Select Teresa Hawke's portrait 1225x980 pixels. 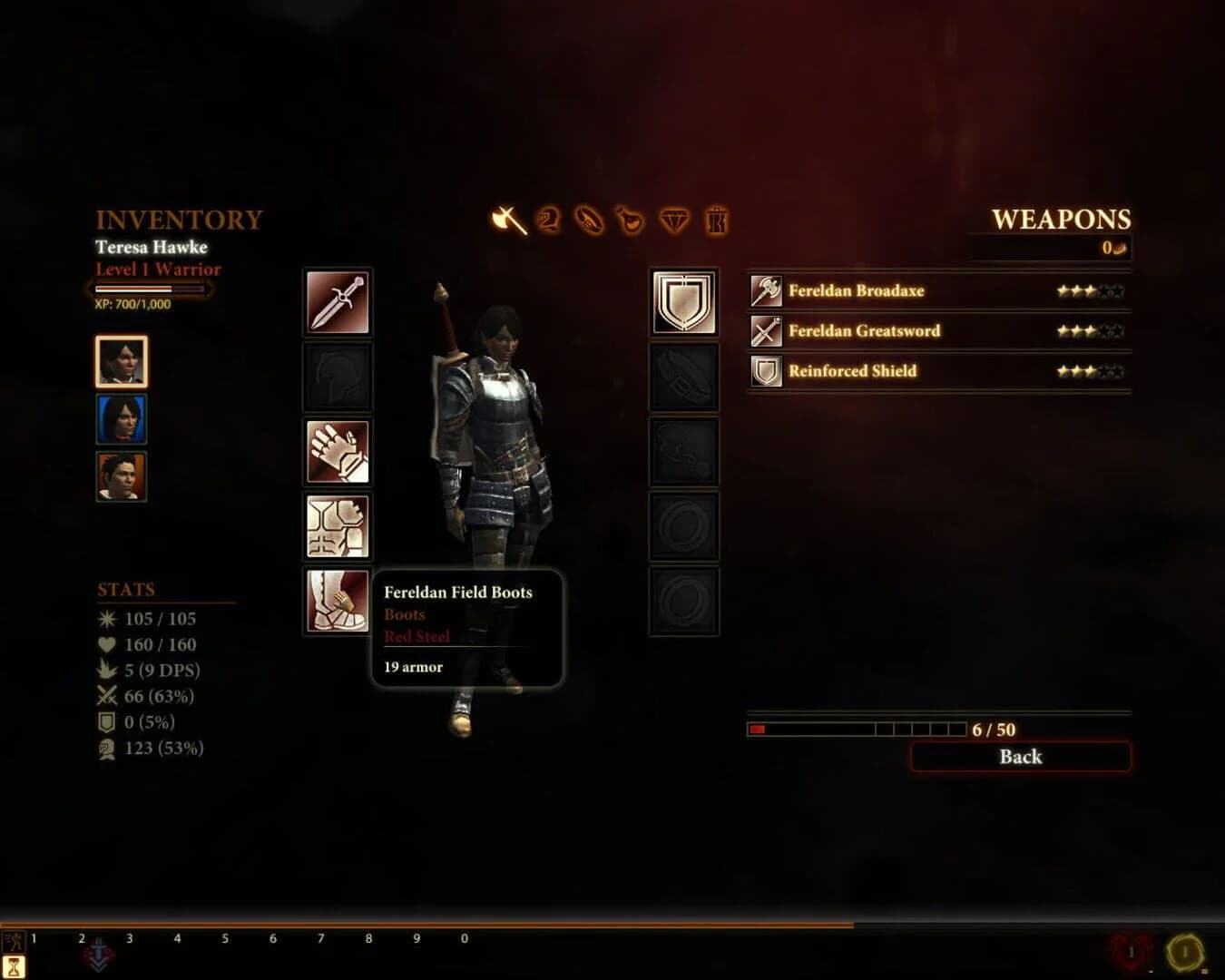tap(121, 362)
